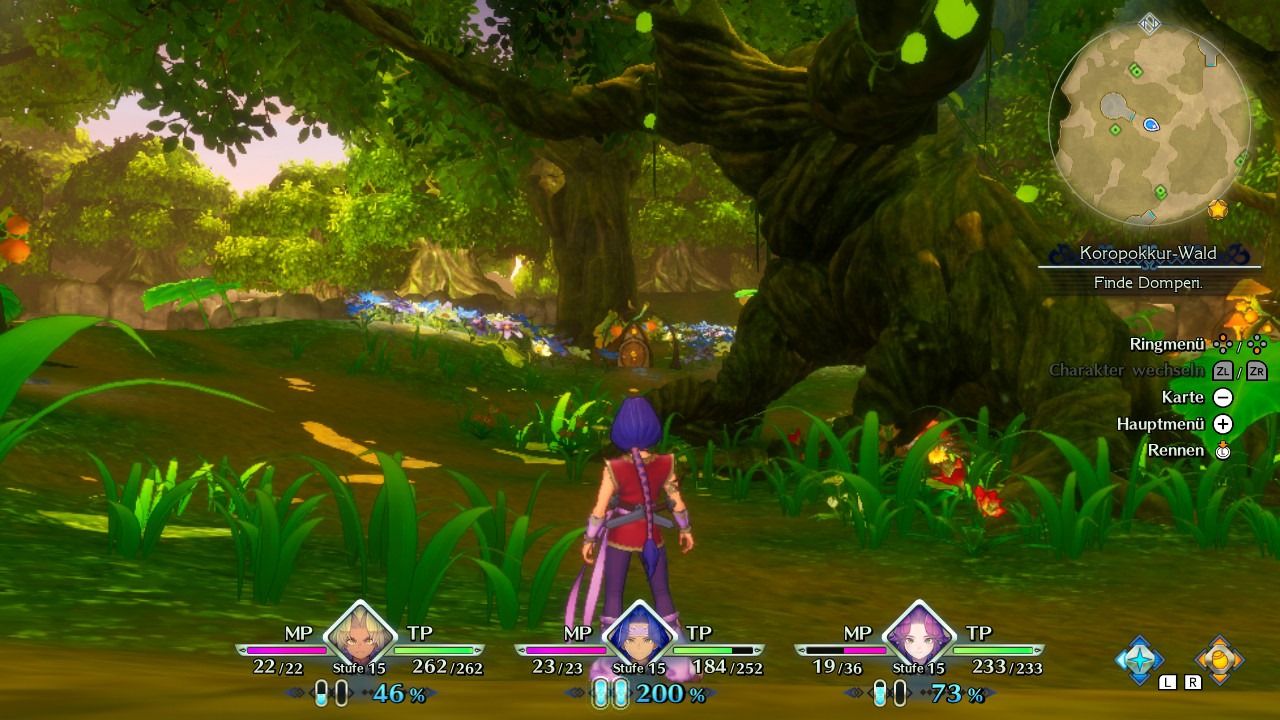The image size is (1280, 720).
Task: Use the orange item shortcut slot
Action: [1219, 659]
